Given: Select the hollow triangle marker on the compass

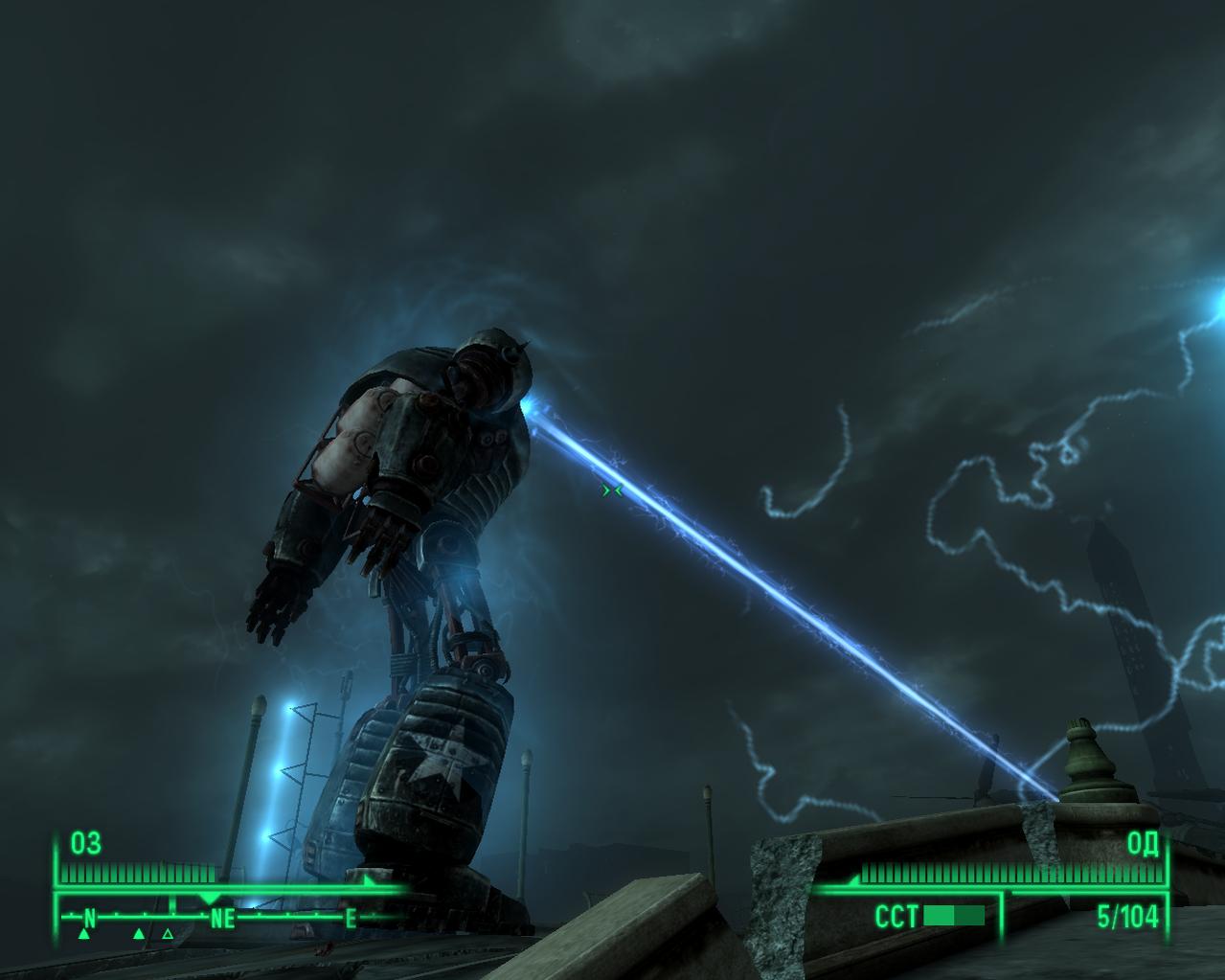Looking at the screenshot, I should pyautogui.click(x=168, y=933).
